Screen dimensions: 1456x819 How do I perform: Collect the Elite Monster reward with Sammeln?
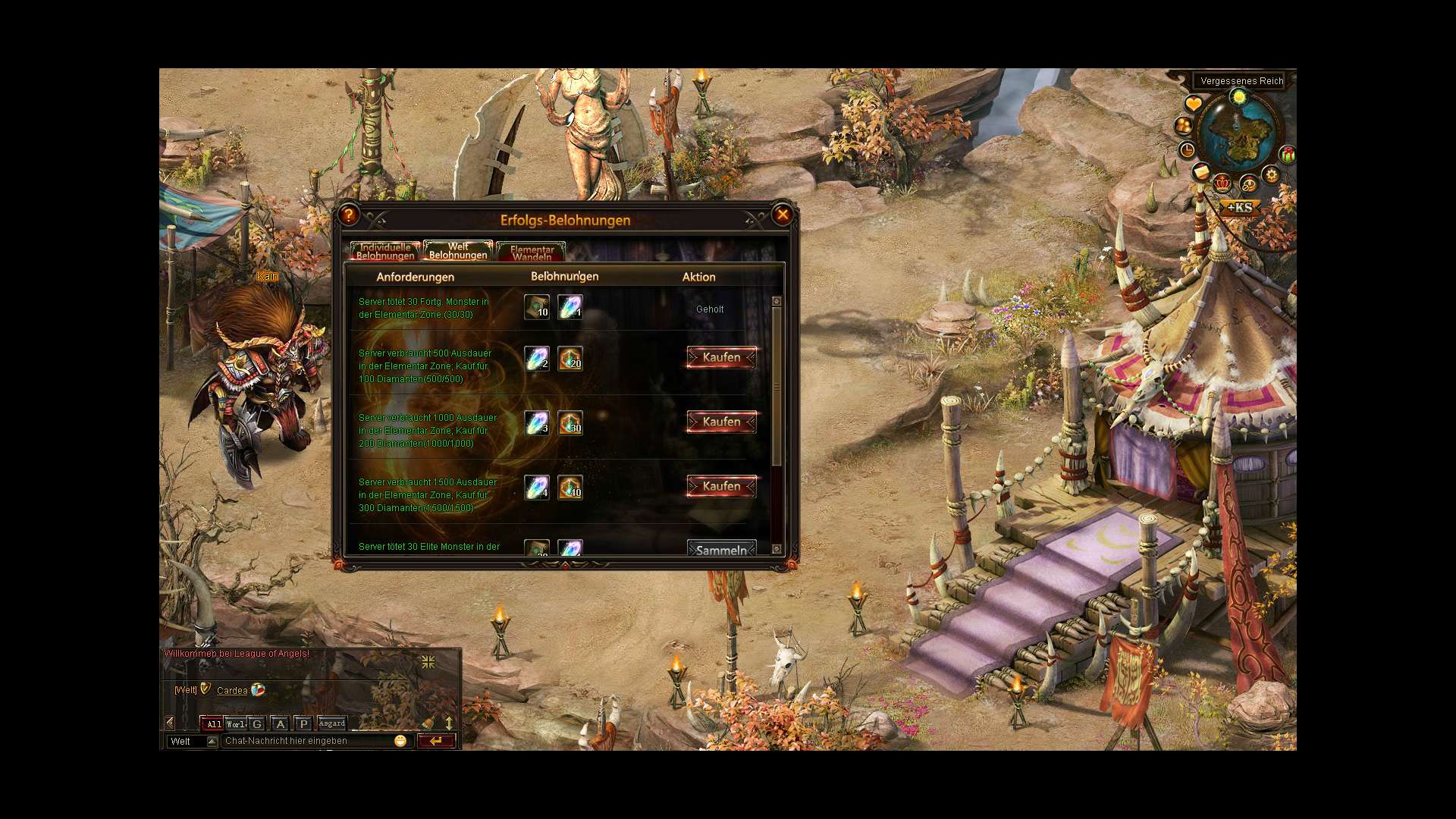pyautogui.click(x=721, y=550)
